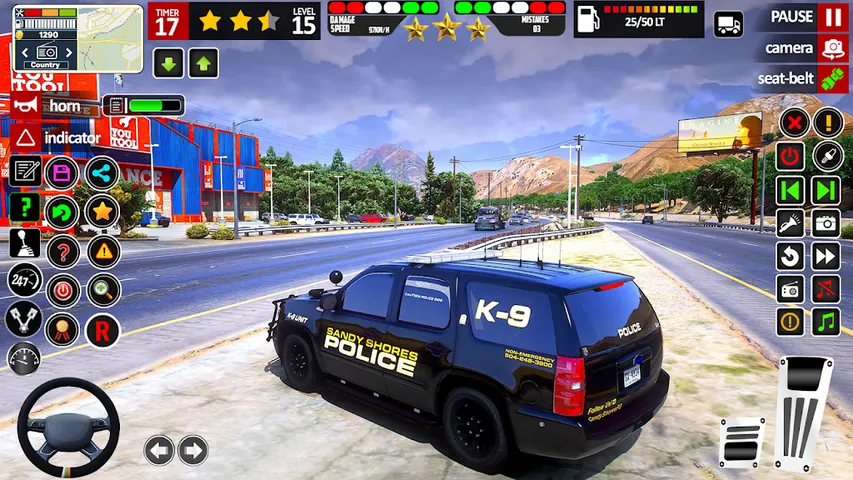Tap the green up arrow button
This screenshot has width=853, height=480.
203,64
